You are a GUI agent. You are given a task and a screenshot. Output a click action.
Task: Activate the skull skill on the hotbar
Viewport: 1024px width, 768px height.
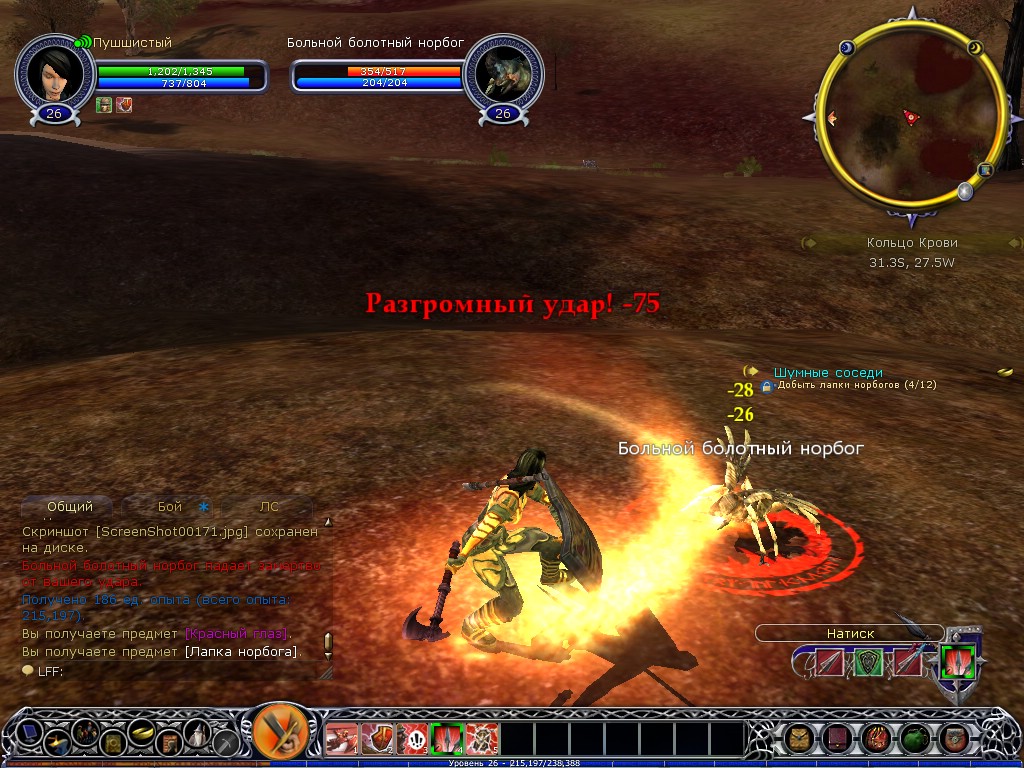coord(412,739)
